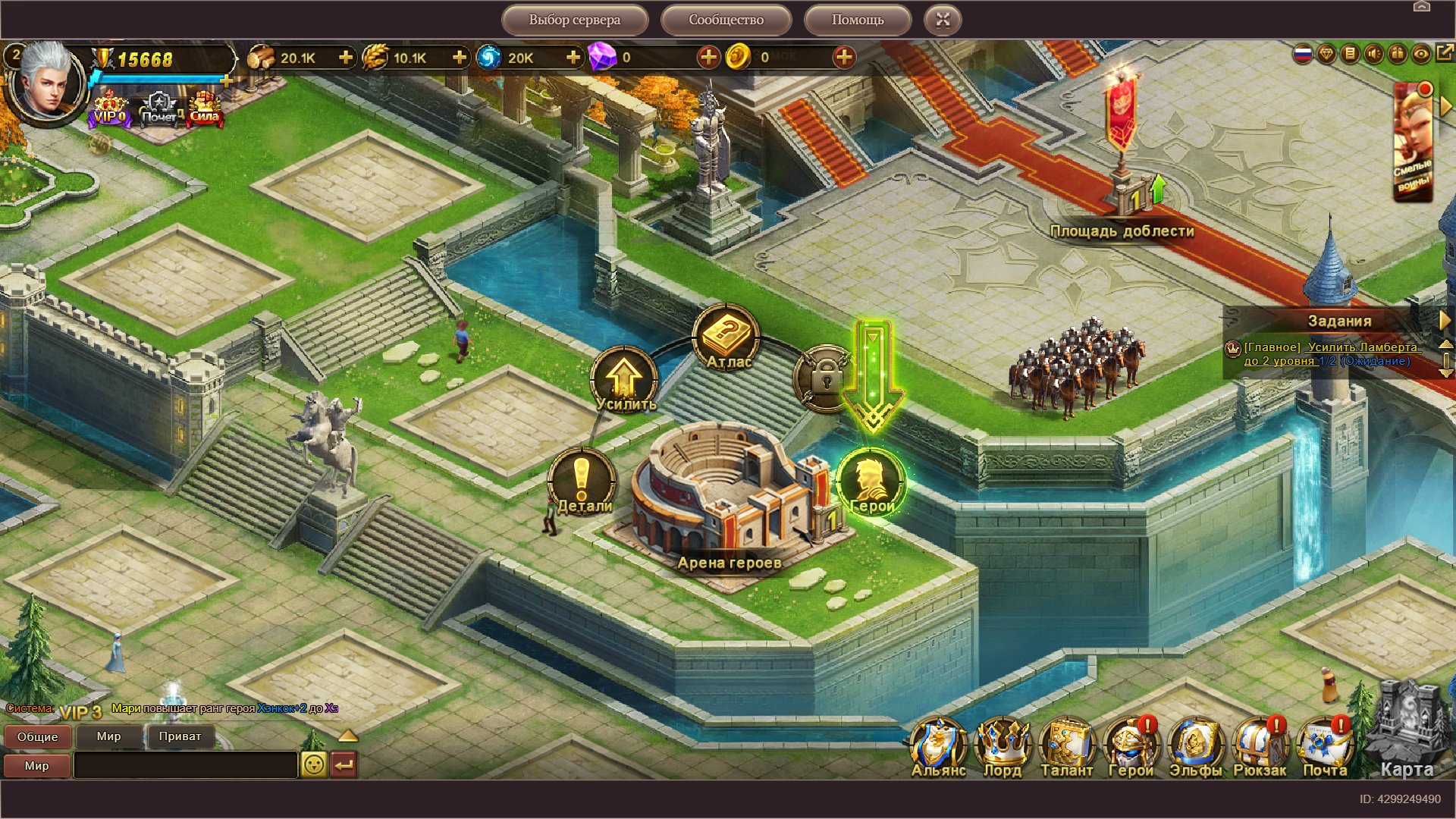This screenshot has width=1456, height=819.
Task: Open the Герои radial option by the arena
Action: [x=871, y=483]
